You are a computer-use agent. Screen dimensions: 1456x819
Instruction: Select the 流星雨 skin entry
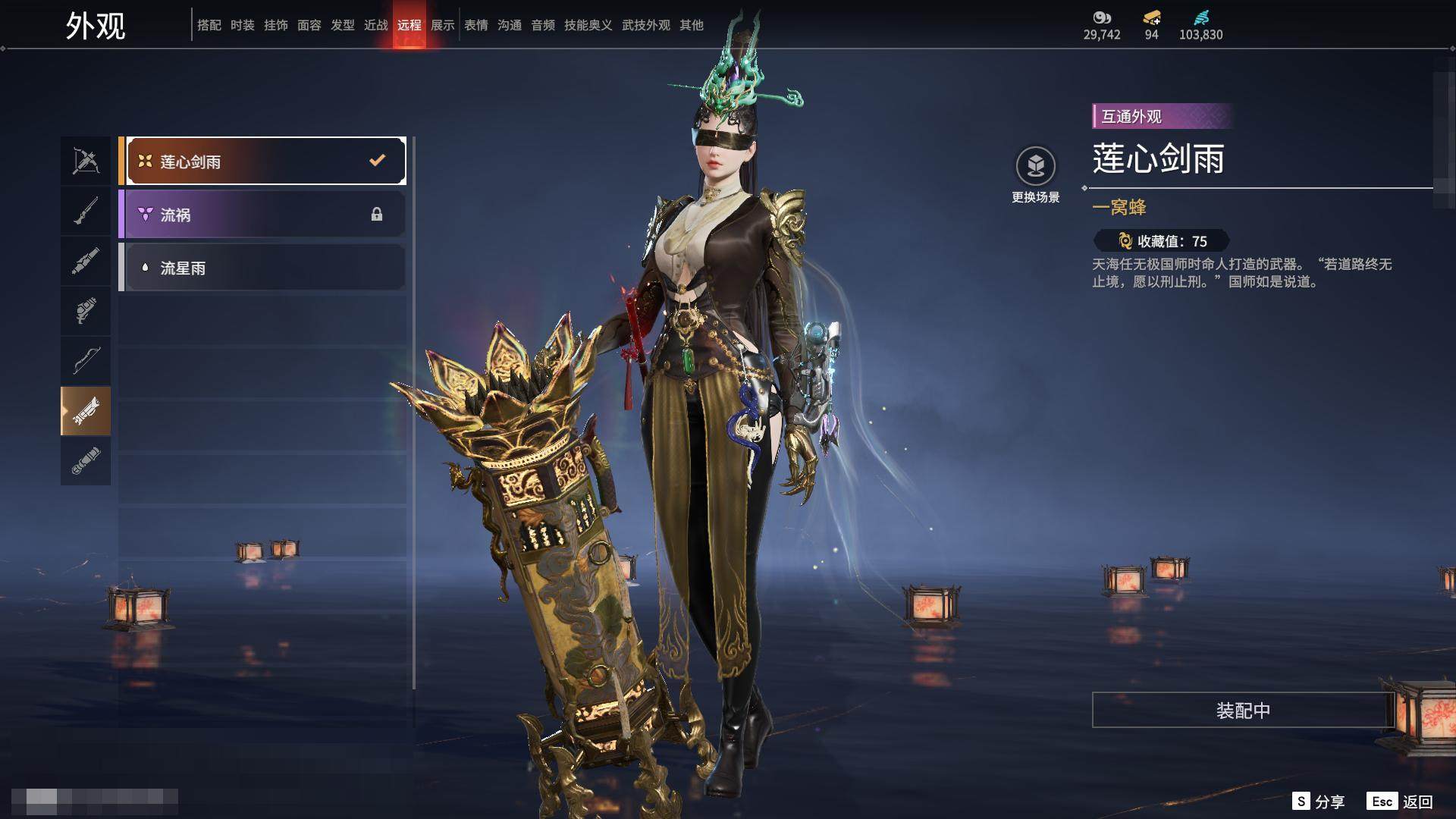[x=262, y=268]
